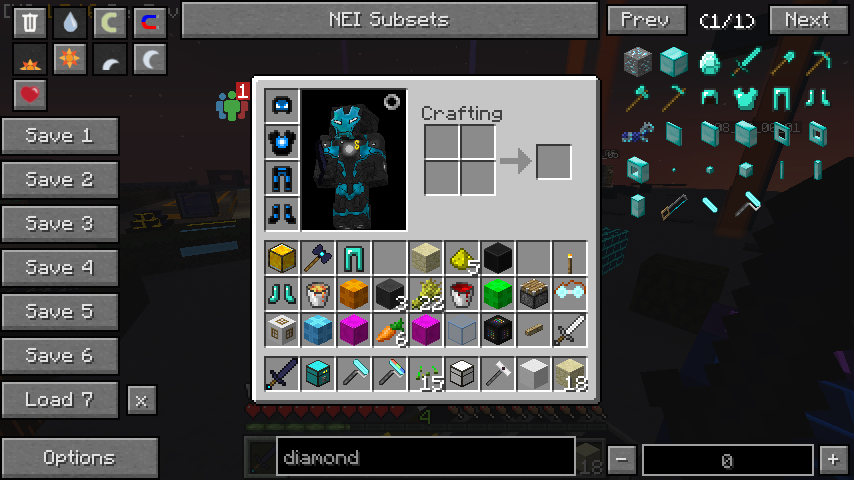The height and width of the screenshot is (480, 854).
Task: Delete save 7 with the x button
Action: [x=141, y=401]
